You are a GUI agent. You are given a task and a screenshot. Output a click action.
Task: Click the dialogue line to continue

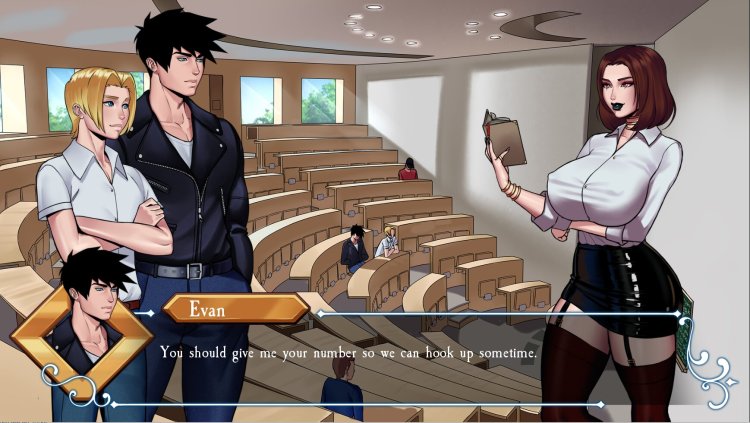(x=349, y=353)
